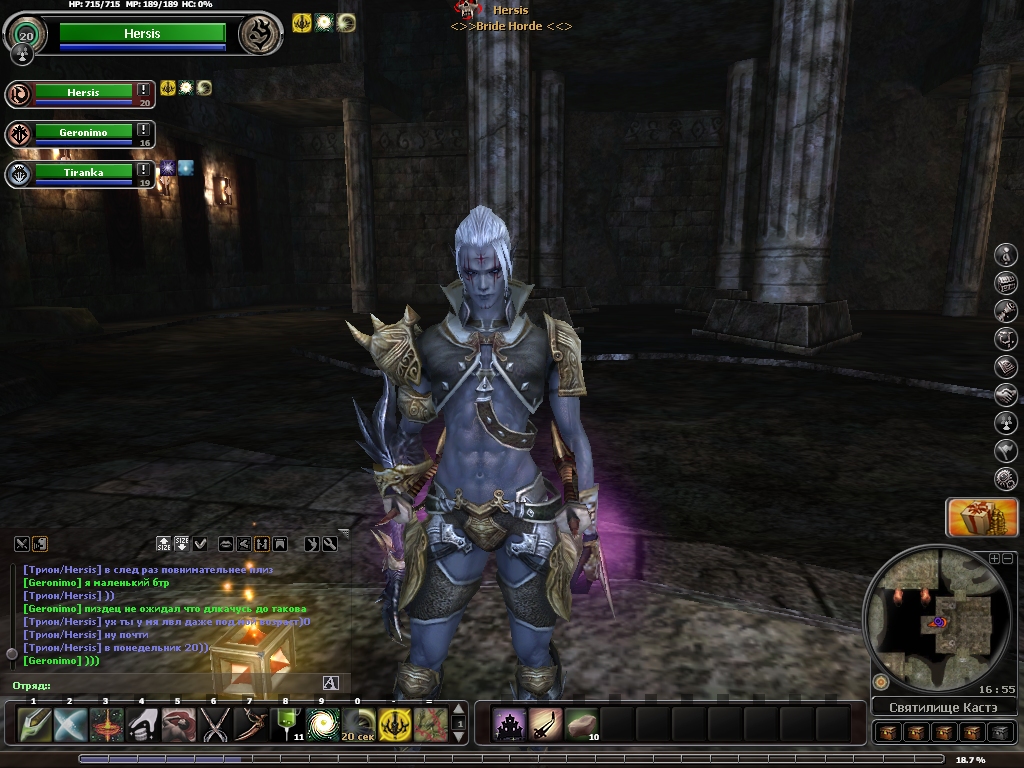Click the chat checkmark button

pos(200,544)
